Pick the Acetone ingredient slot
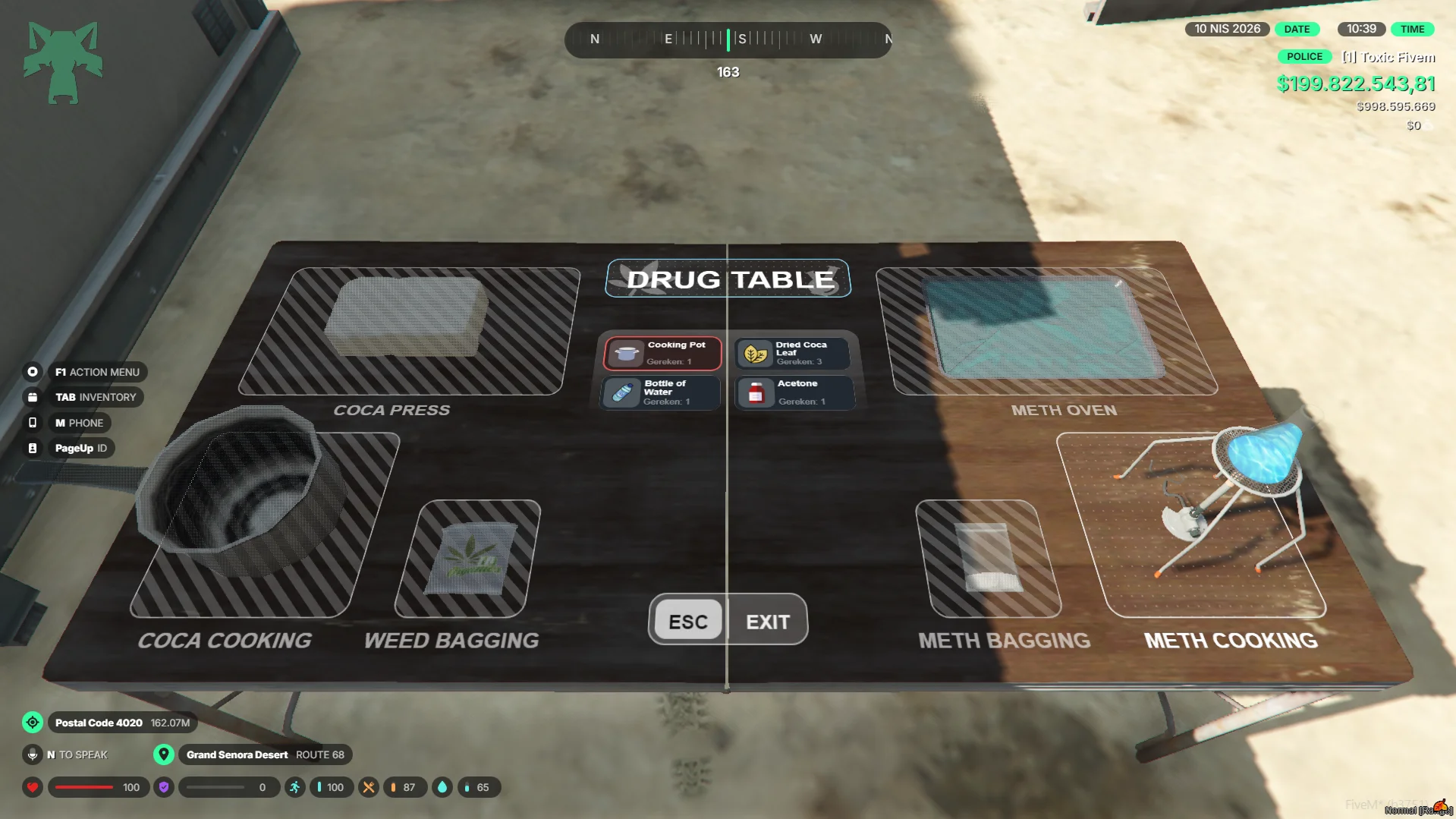 click(x=794, y=393)
